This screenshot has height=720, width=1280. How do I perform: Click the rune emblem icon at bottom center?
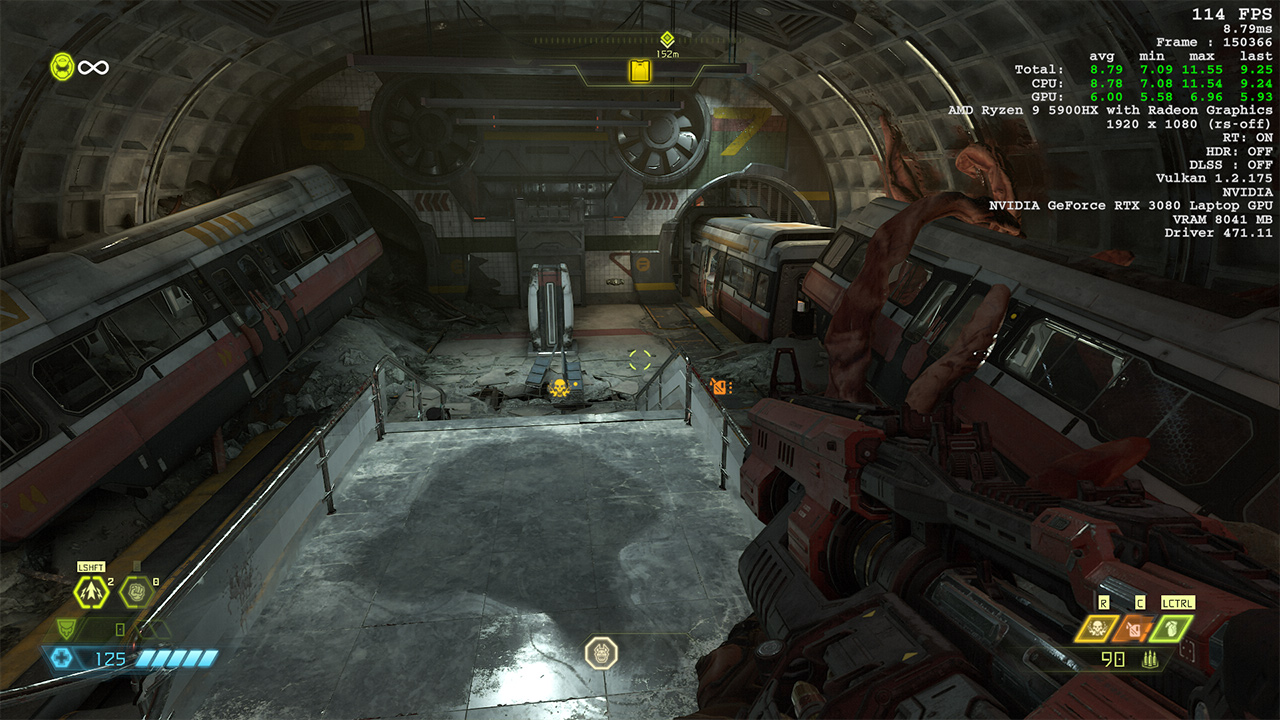tap(601, 653)
